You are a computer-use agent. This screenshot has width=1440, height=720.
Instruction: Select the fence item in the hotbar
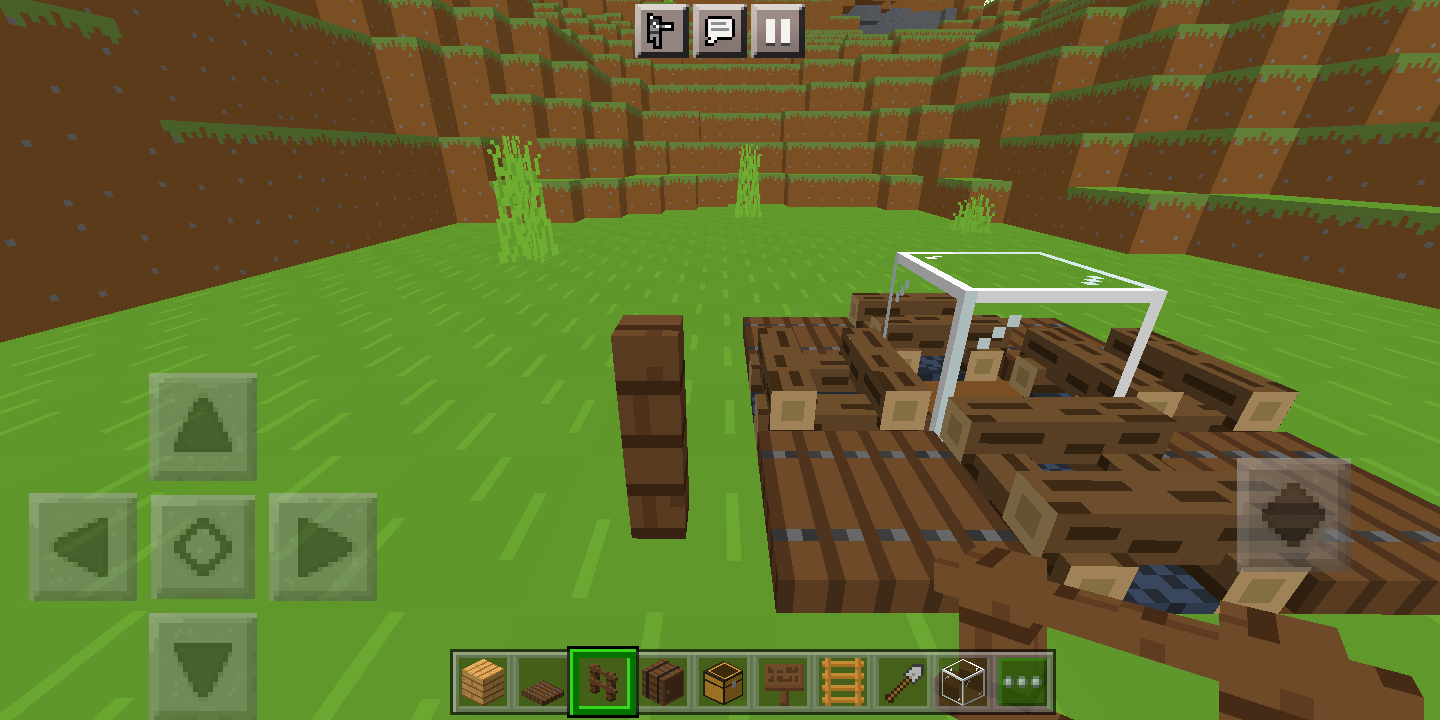(602, 681)
